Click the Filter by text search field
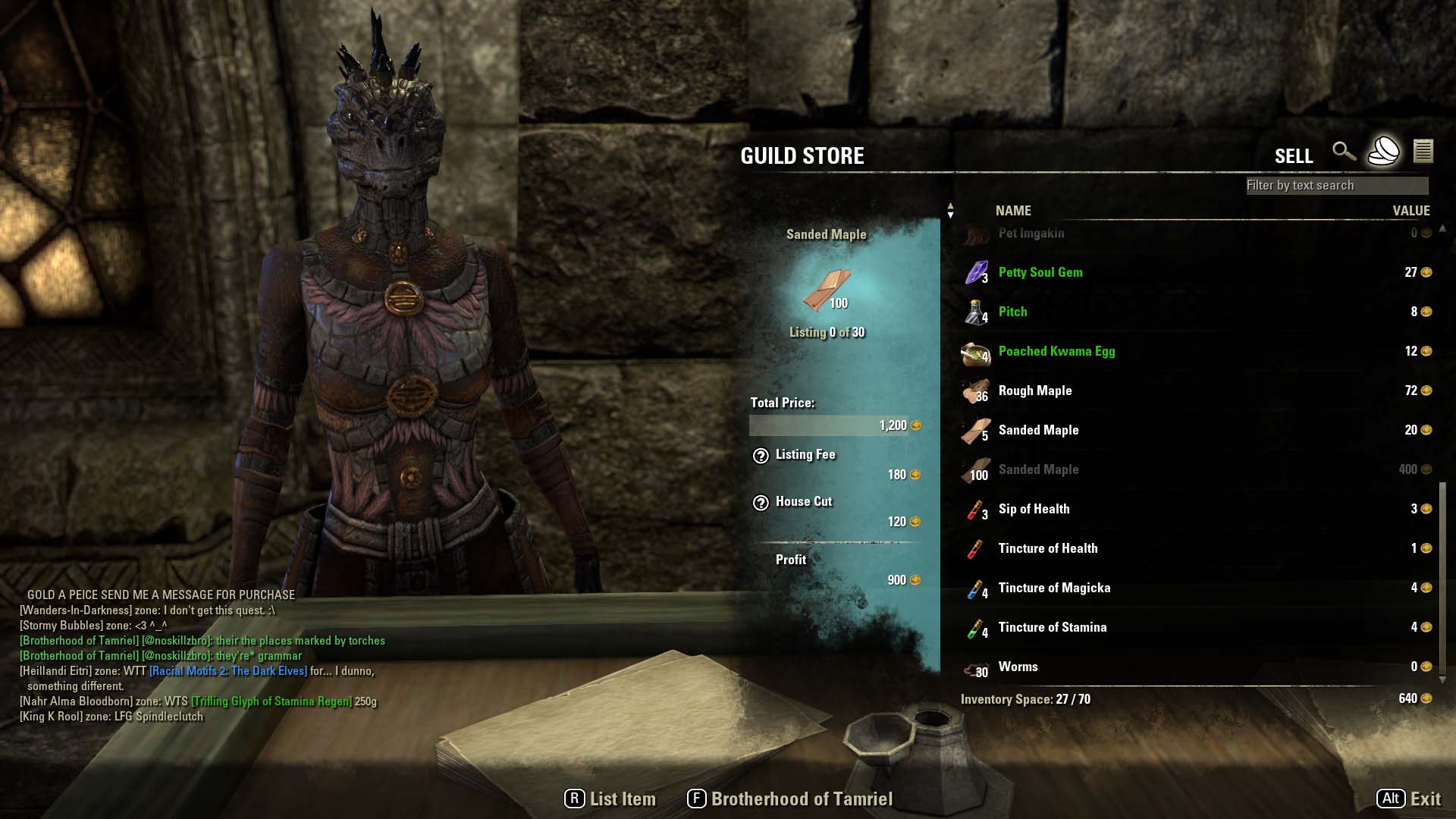Image resolution: width=1456 pixels, height=819 pixels. tap(1336, 185)
